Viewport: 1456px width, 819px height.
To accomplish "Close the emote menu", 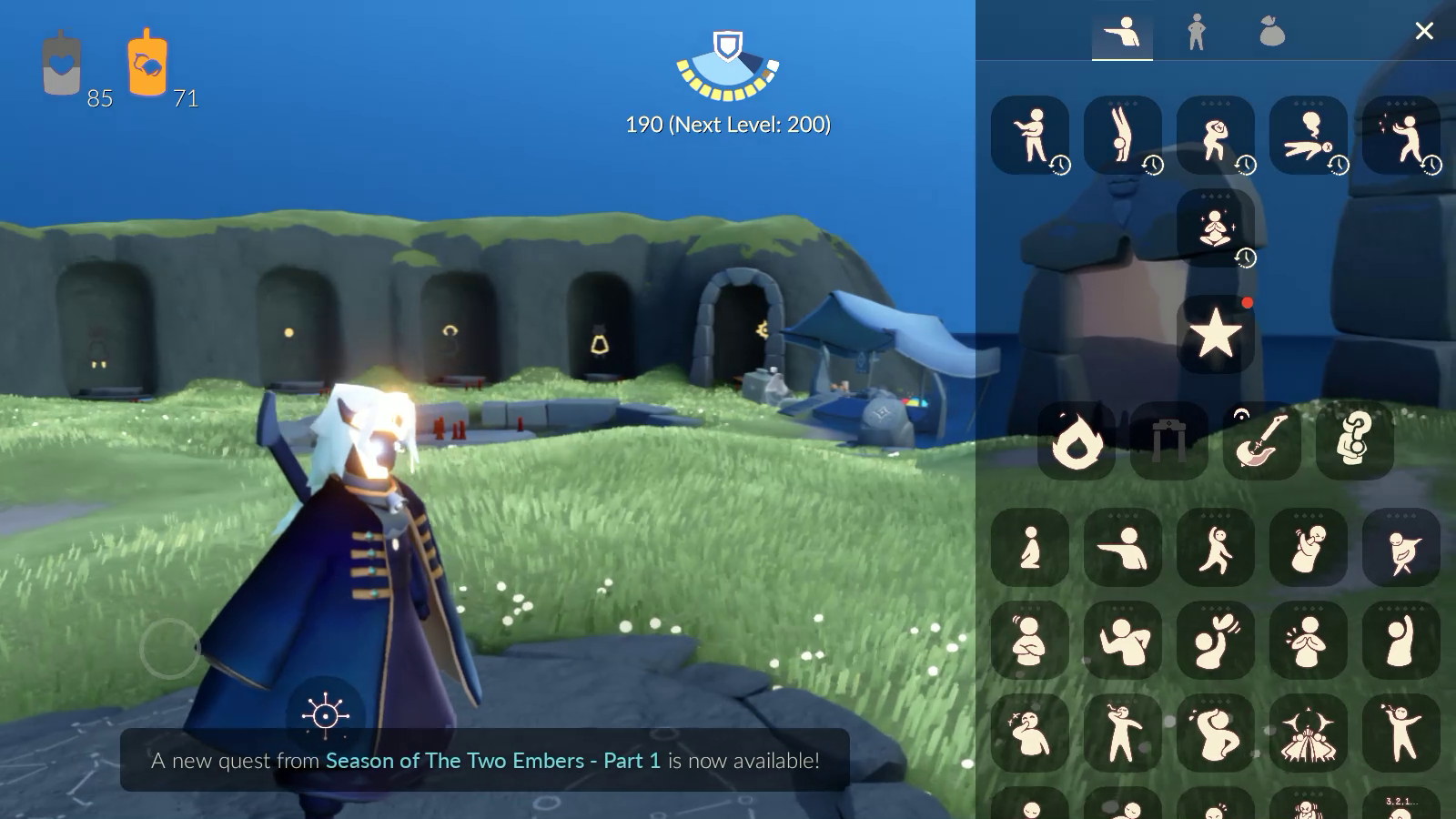I will coord(1424,32).
